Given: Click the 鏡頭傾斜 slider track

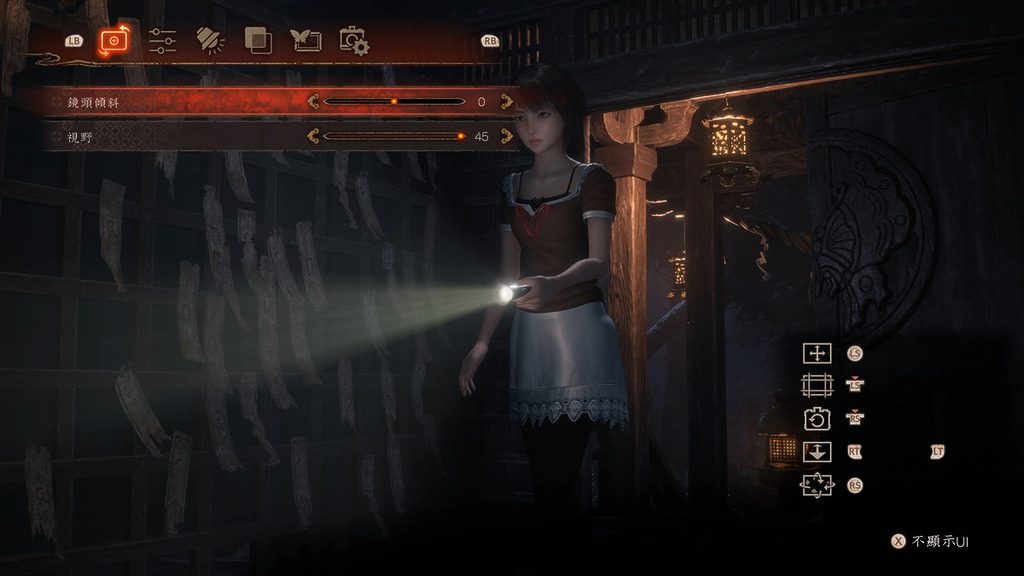Looking at the screenshot, I should click(394, 102).
